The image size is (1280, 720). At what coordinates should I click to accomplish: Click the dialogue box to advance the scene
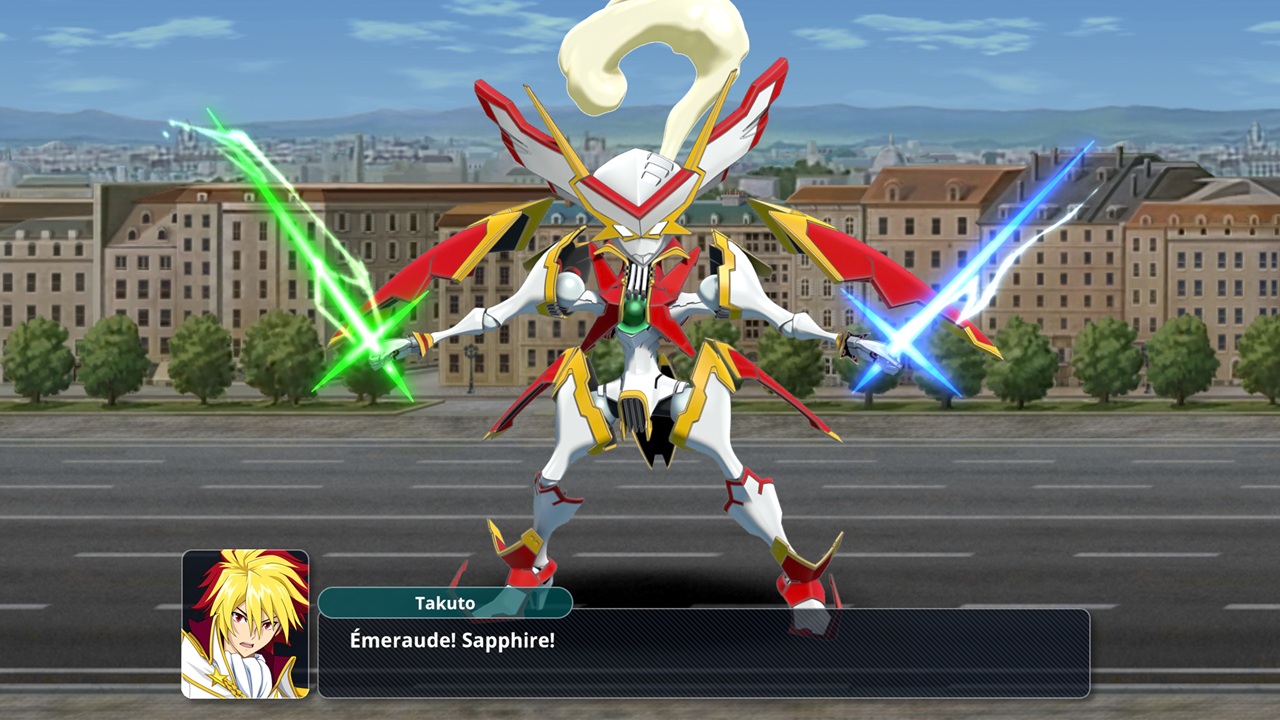800,660
